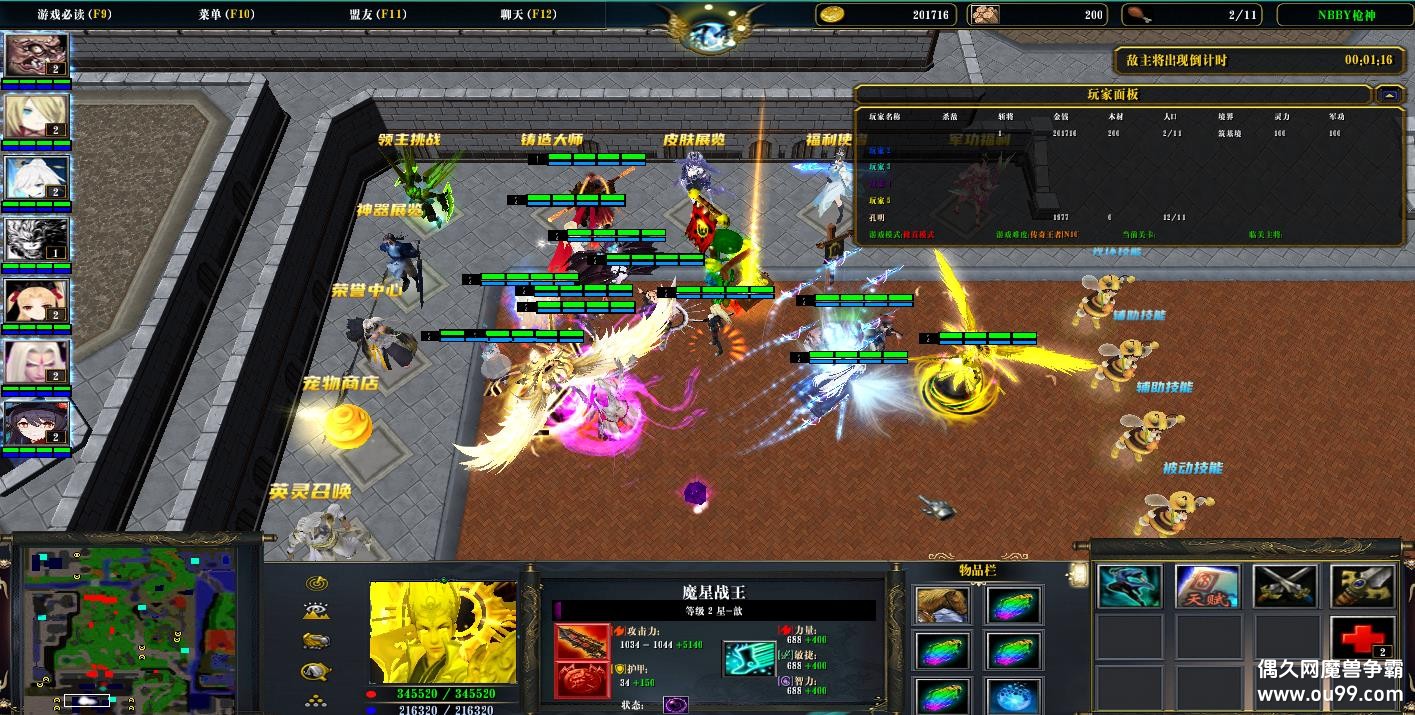Viewport: 1415px width, 715px height.
Task: Select the horse item in the inventory
Action: [x=942, y=605]
